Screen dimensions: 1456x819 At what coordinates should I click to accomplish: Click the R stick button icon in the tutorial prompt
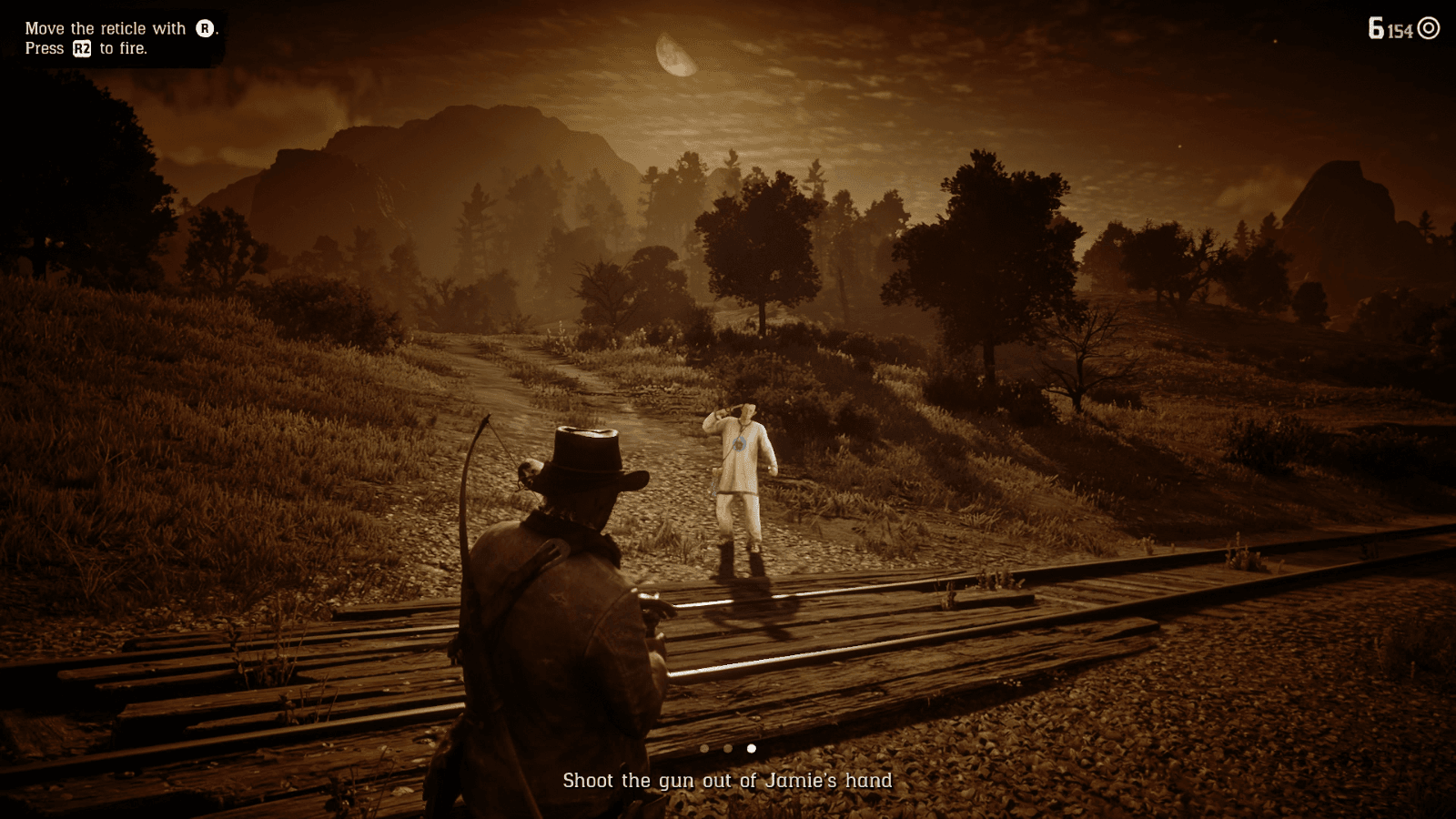(x=206, y=28)
